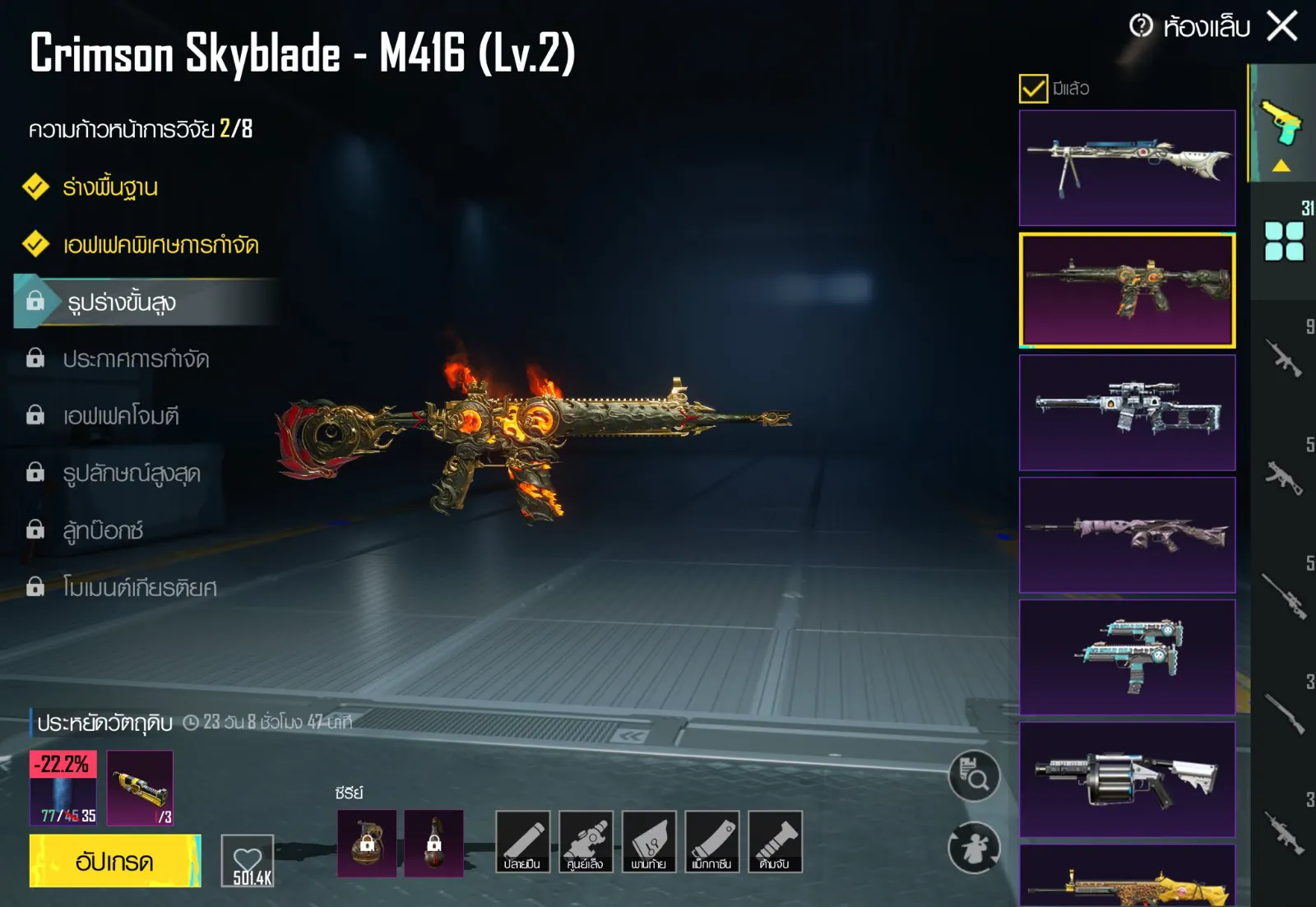Open the lab help question mark

[x=1141, y=25]
